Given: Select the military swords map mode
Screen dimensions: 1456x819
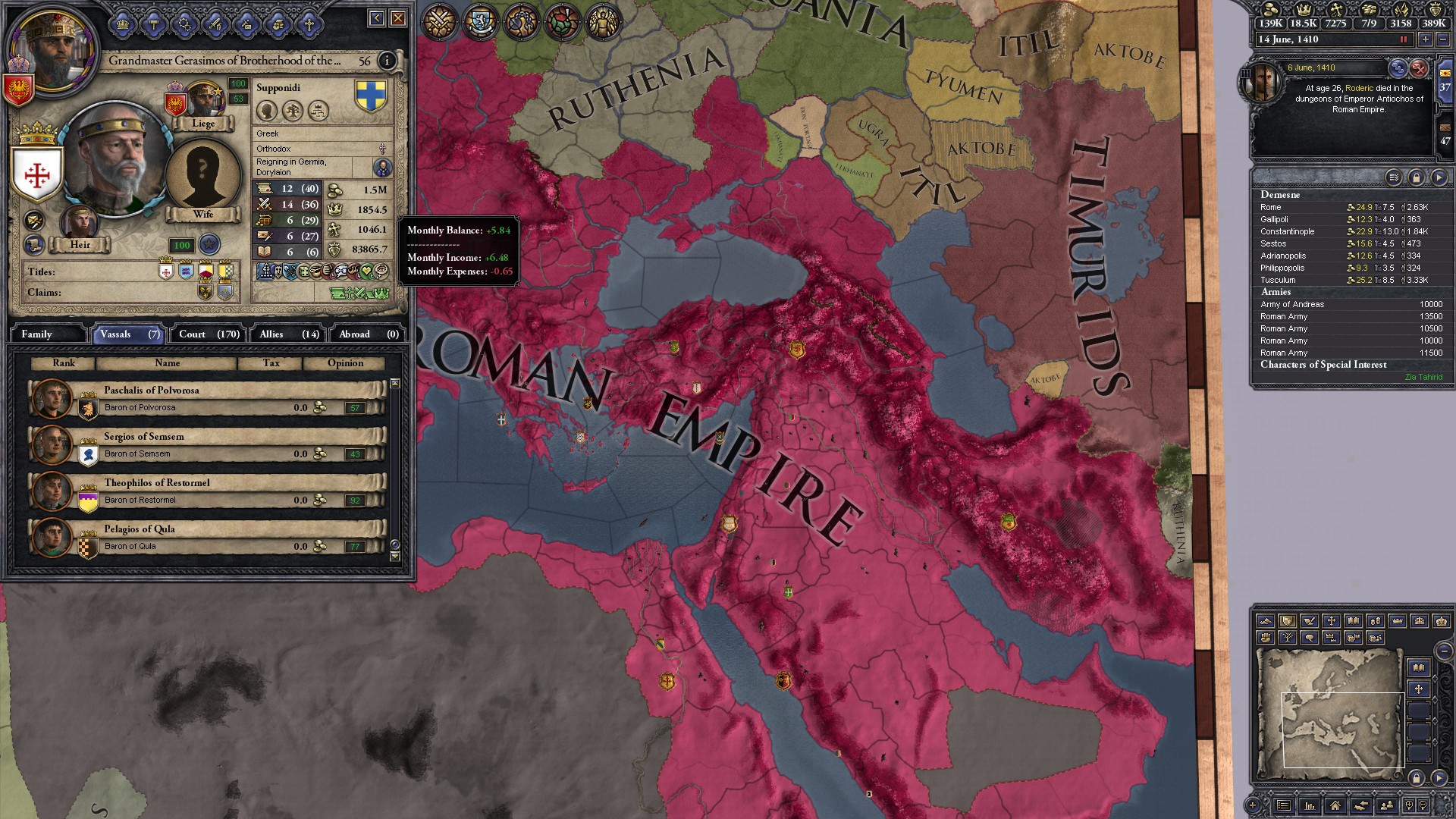Looking at the screenshot, I should (x=438, y=21).
